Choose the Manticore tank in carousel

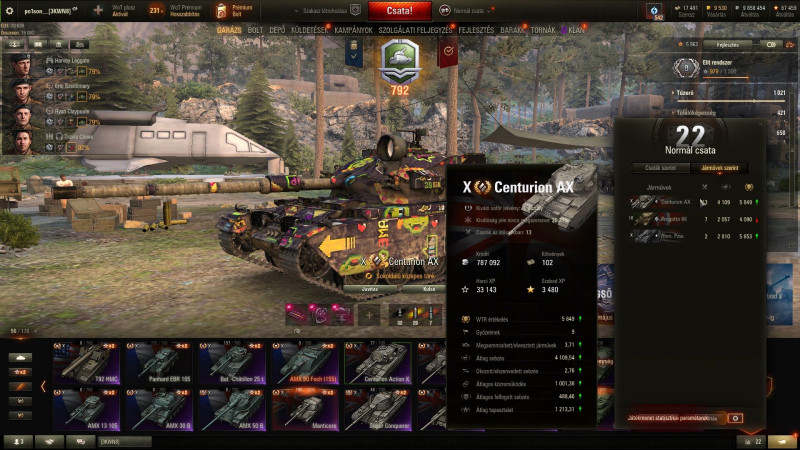pos(303,410)
